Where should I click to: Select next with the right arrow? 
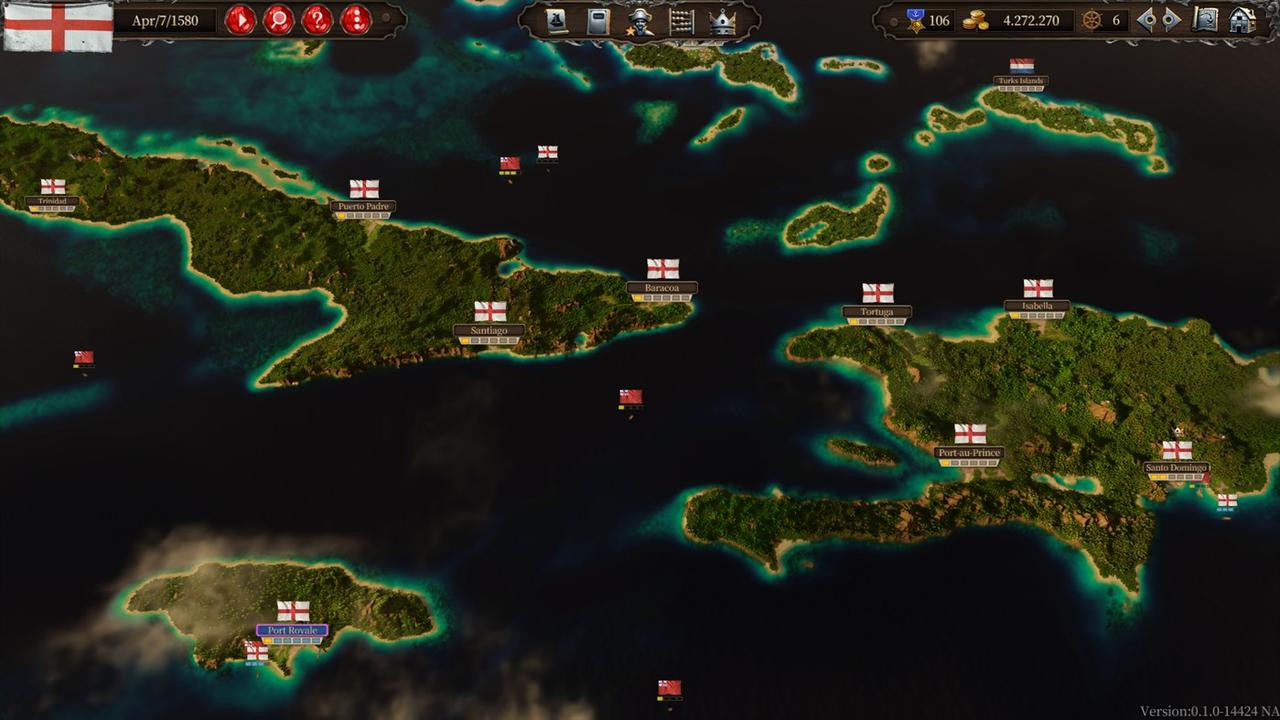(1171, 20)
